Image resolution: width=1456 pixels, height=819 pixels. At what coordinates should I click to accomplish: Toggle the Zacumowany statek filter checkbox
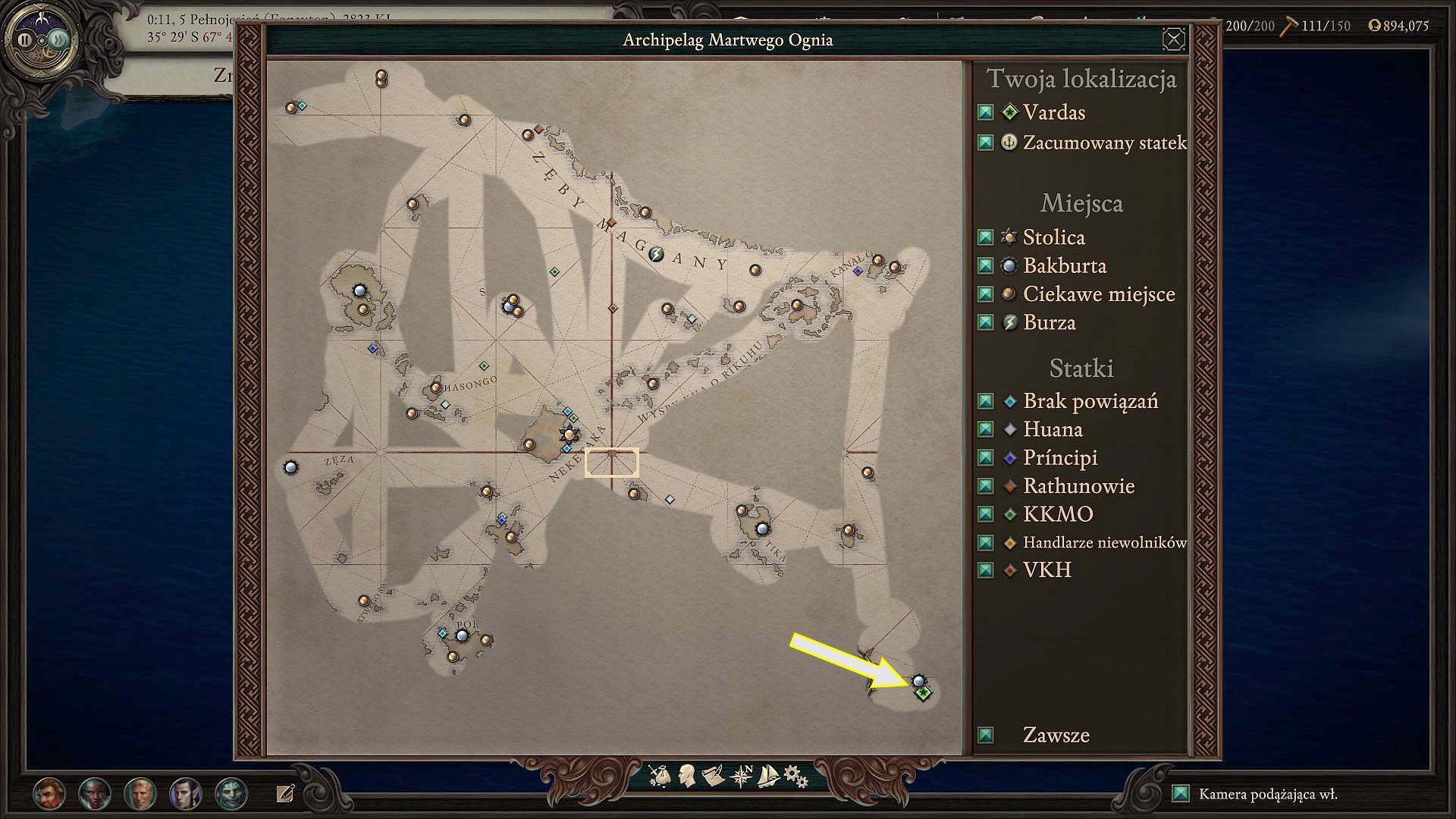(x=985, y=143)
